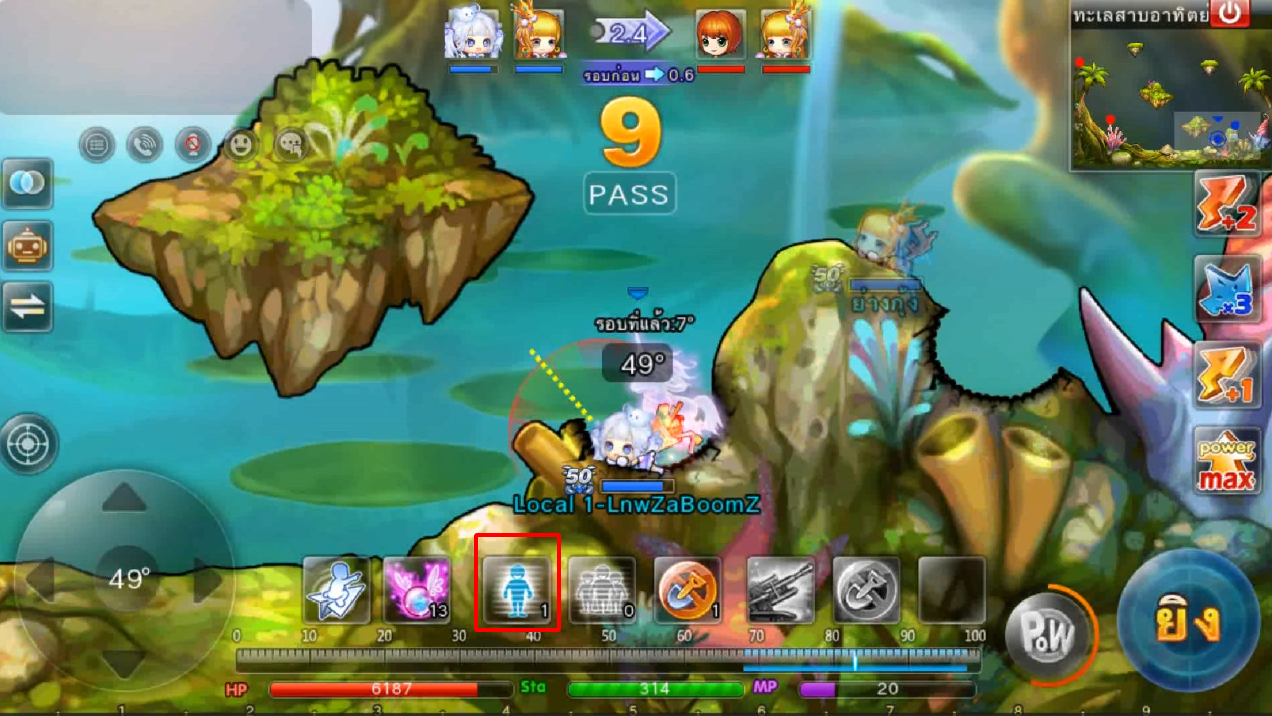
Task: Tap the crosshair aim button
Action: [x=30, y=443]
